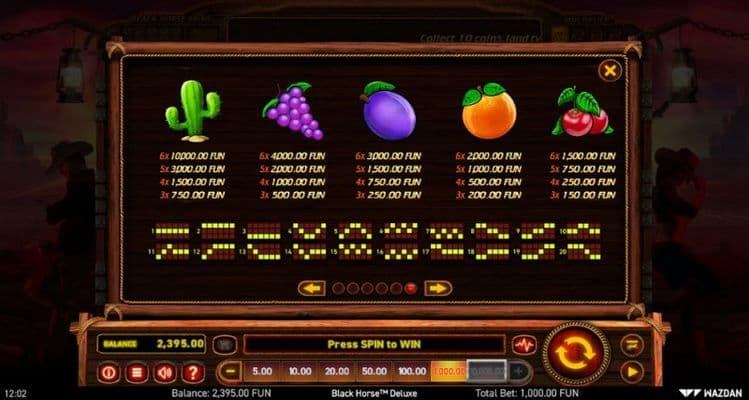Go to the previous paytable page
The image size is (749, 400).
point(311,288)
